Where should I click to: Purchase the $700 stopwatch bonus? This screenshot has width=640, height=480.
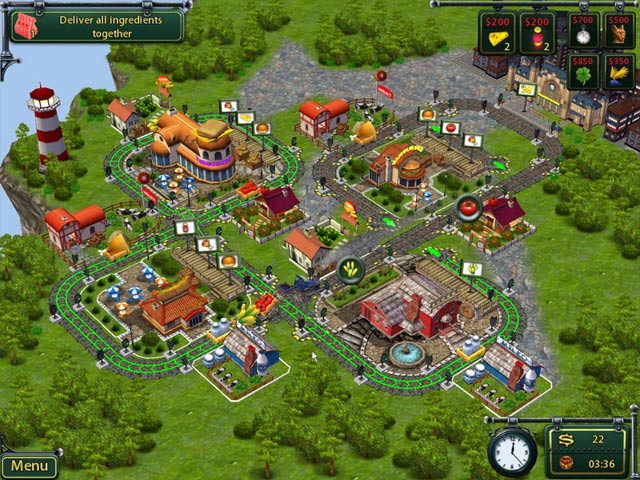tap(581, 31)
